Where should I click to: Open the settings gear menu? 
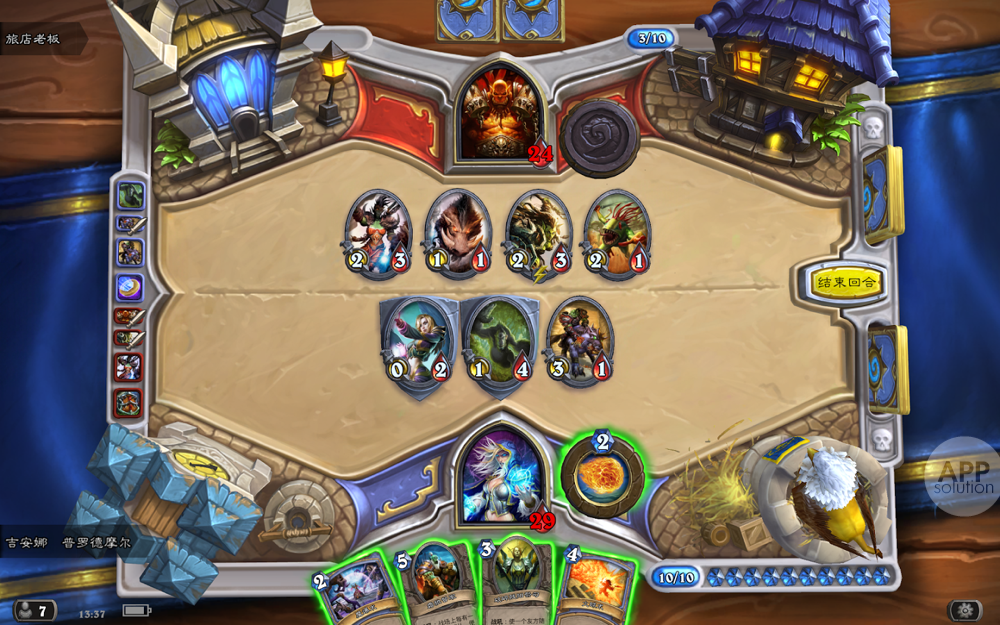(965, 609)
